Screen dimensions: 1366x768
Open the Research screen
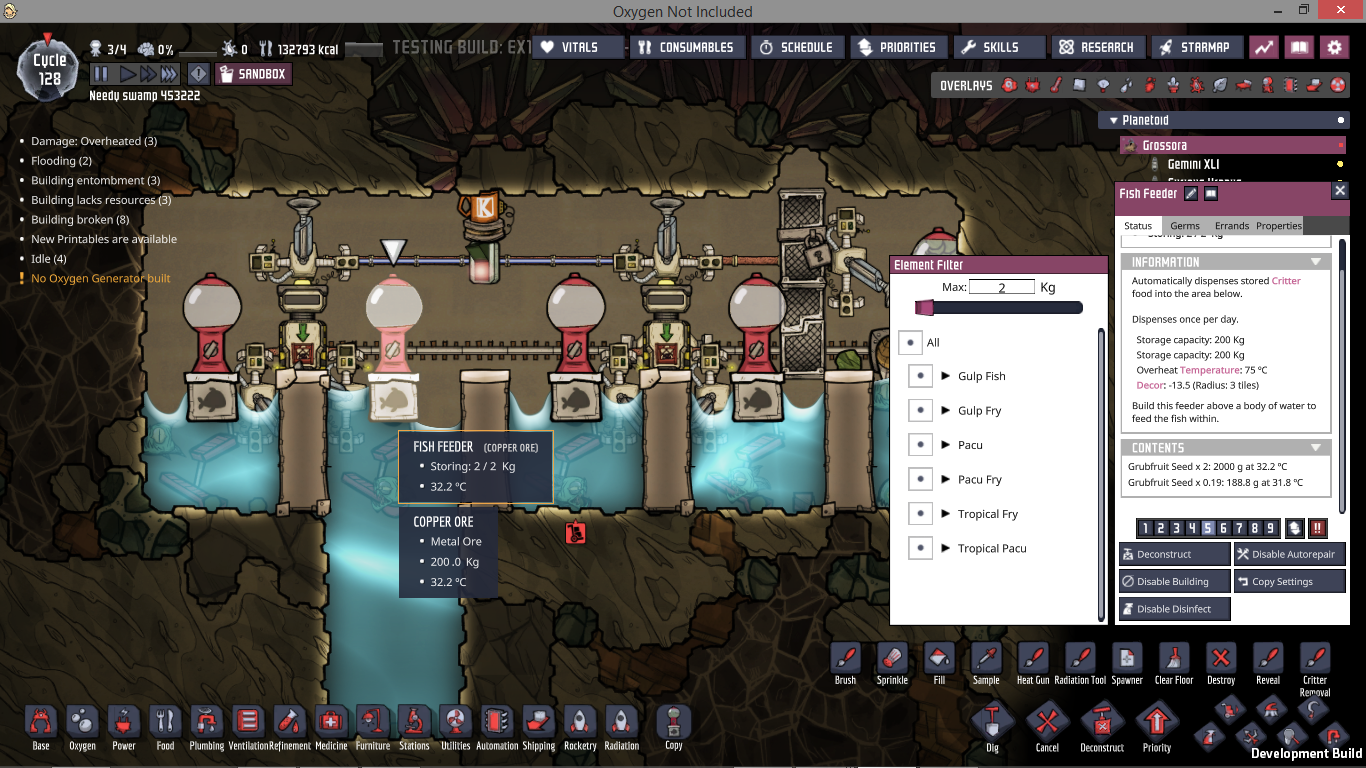coord(1097,47)
